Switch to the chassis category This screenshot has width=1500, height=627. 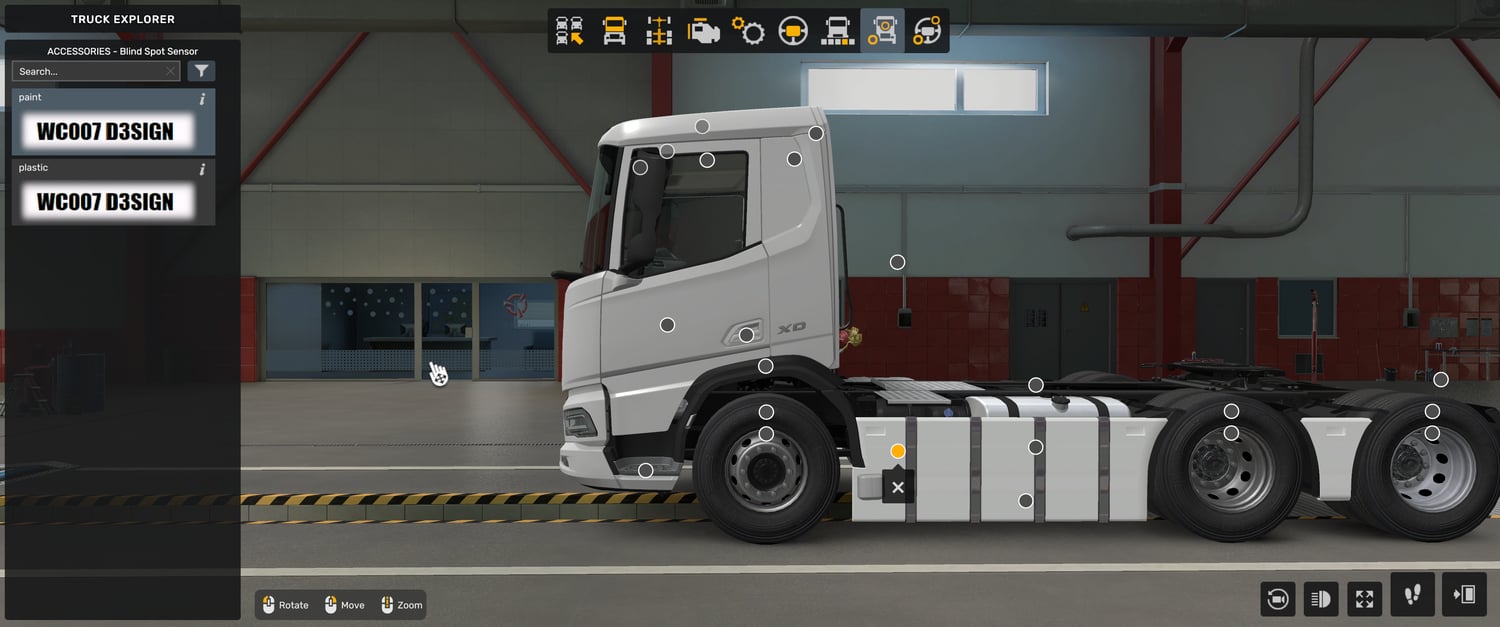point(659,31)
